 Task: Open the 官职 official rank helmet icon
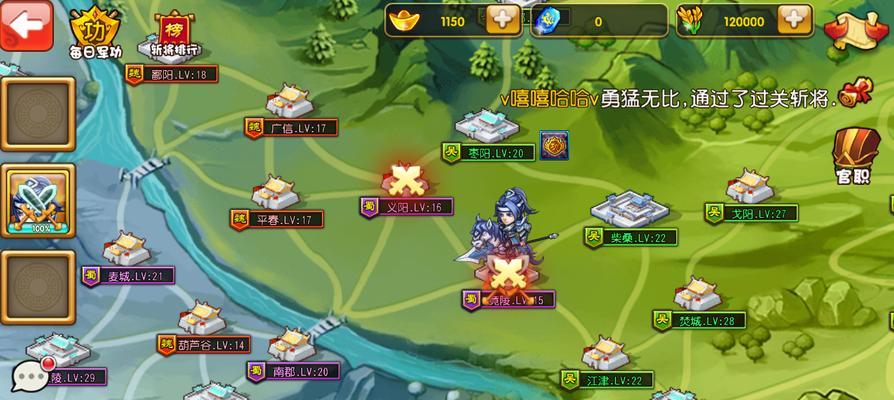[x=852, y=155]
